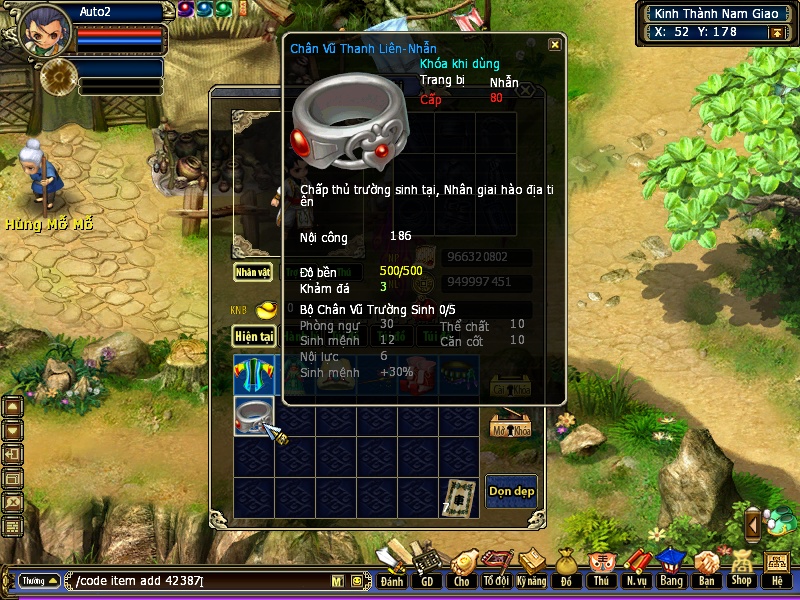Click the Auto2 character portrait
800x600 pixels.
click(x=45, y=30)
